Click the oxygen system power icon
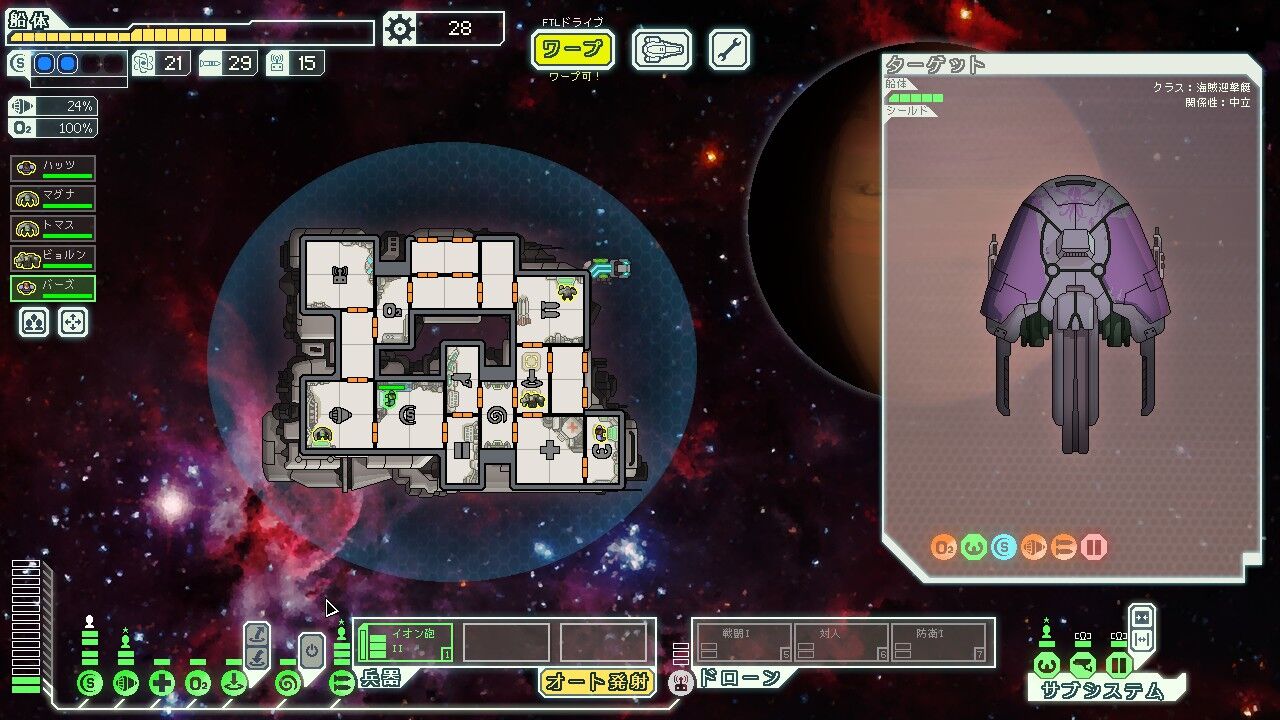 198,684
